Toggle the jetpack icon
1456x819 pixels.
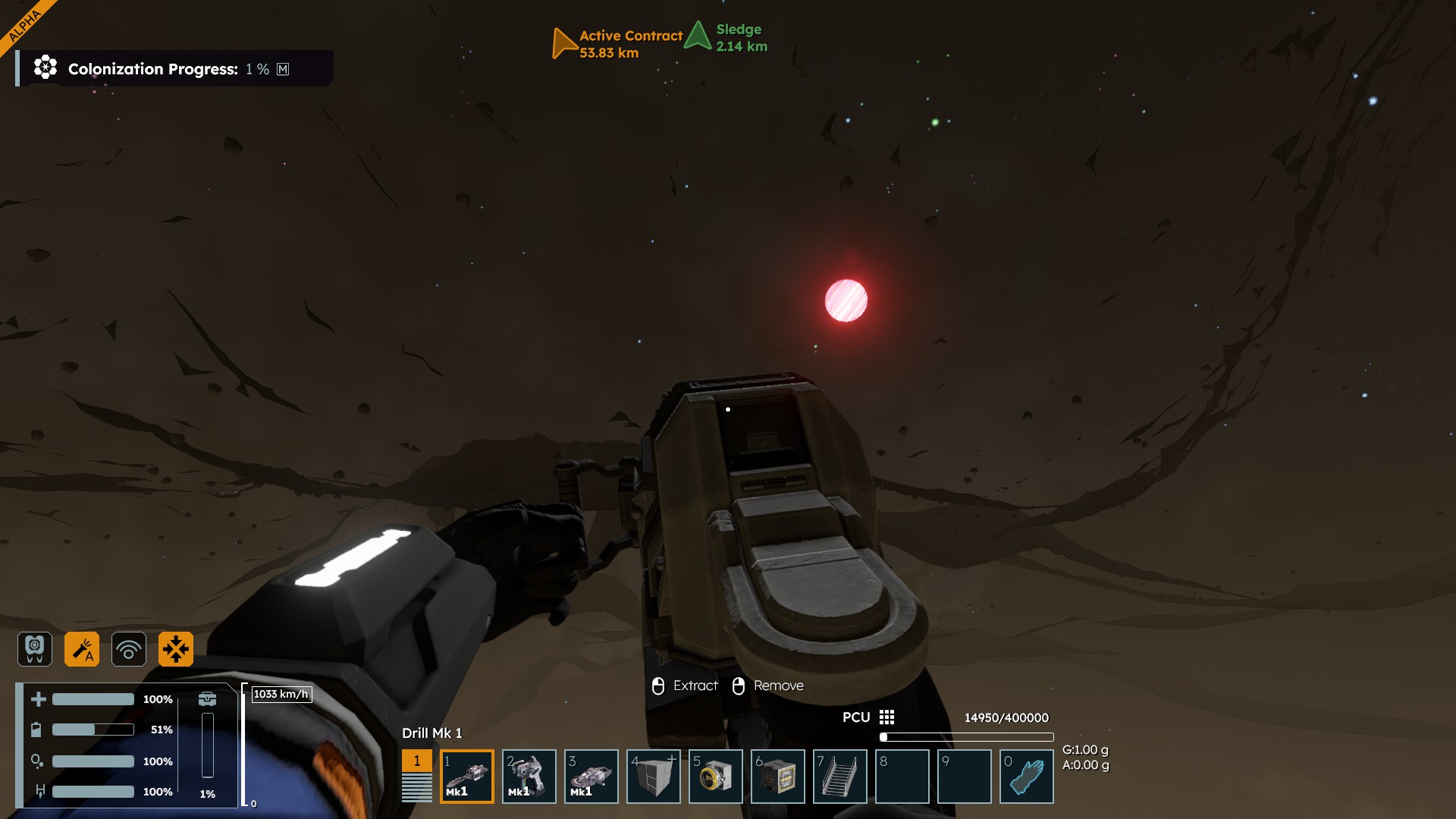pyautogui.click(x=35, y=649)
